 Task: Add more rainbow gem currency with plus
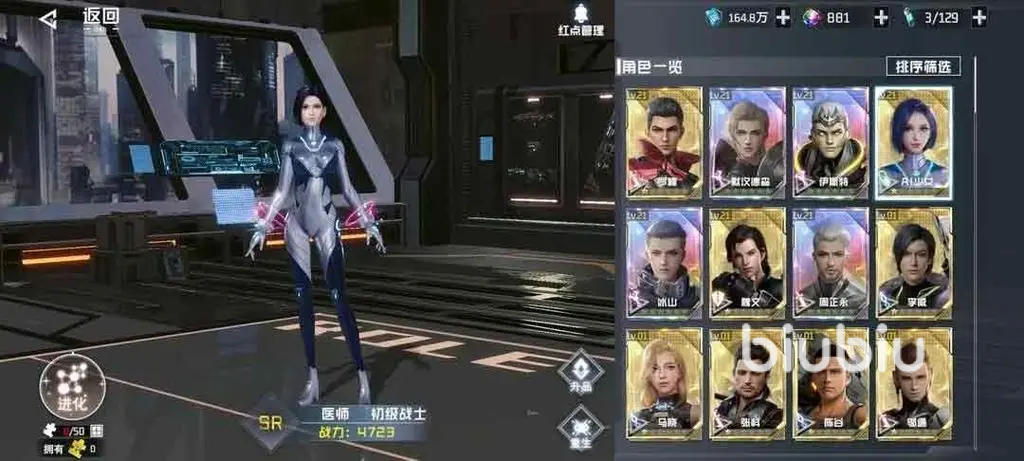(881, 17)
